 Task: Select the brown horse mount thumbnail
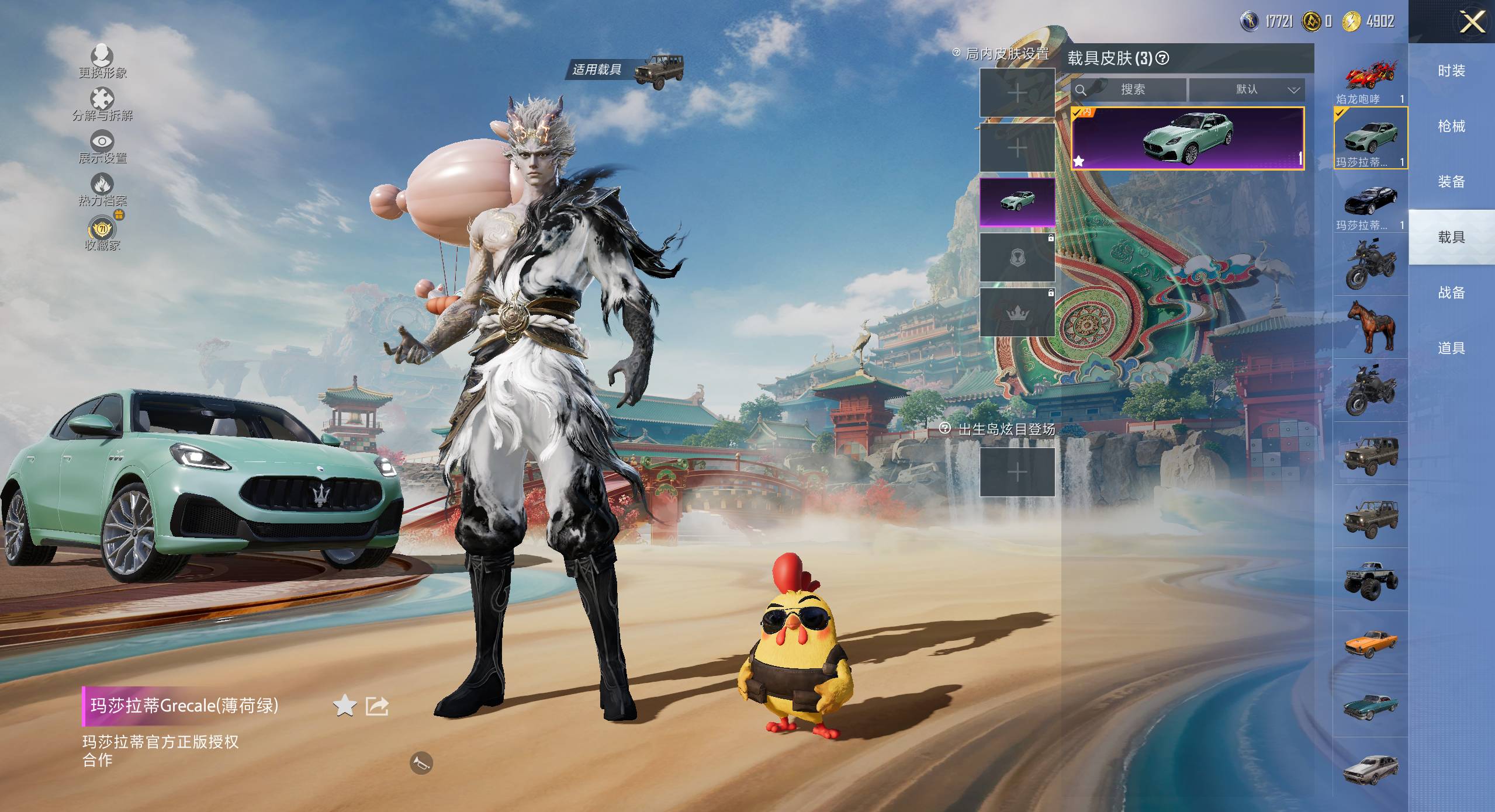[x=1370, y=327]
